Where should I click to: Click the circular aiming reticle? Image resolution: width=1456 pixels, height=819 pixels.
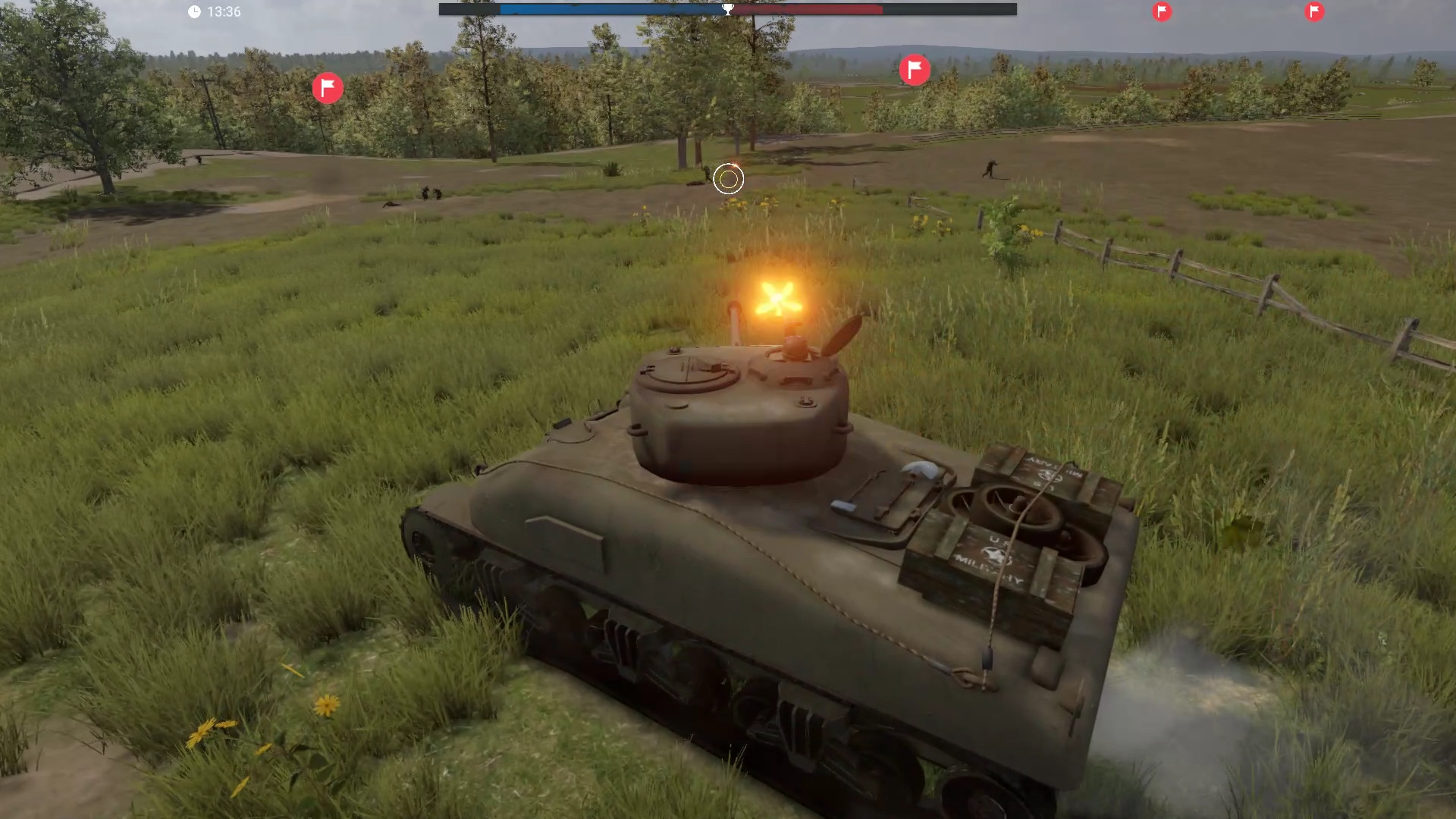(x=728, y=179)
